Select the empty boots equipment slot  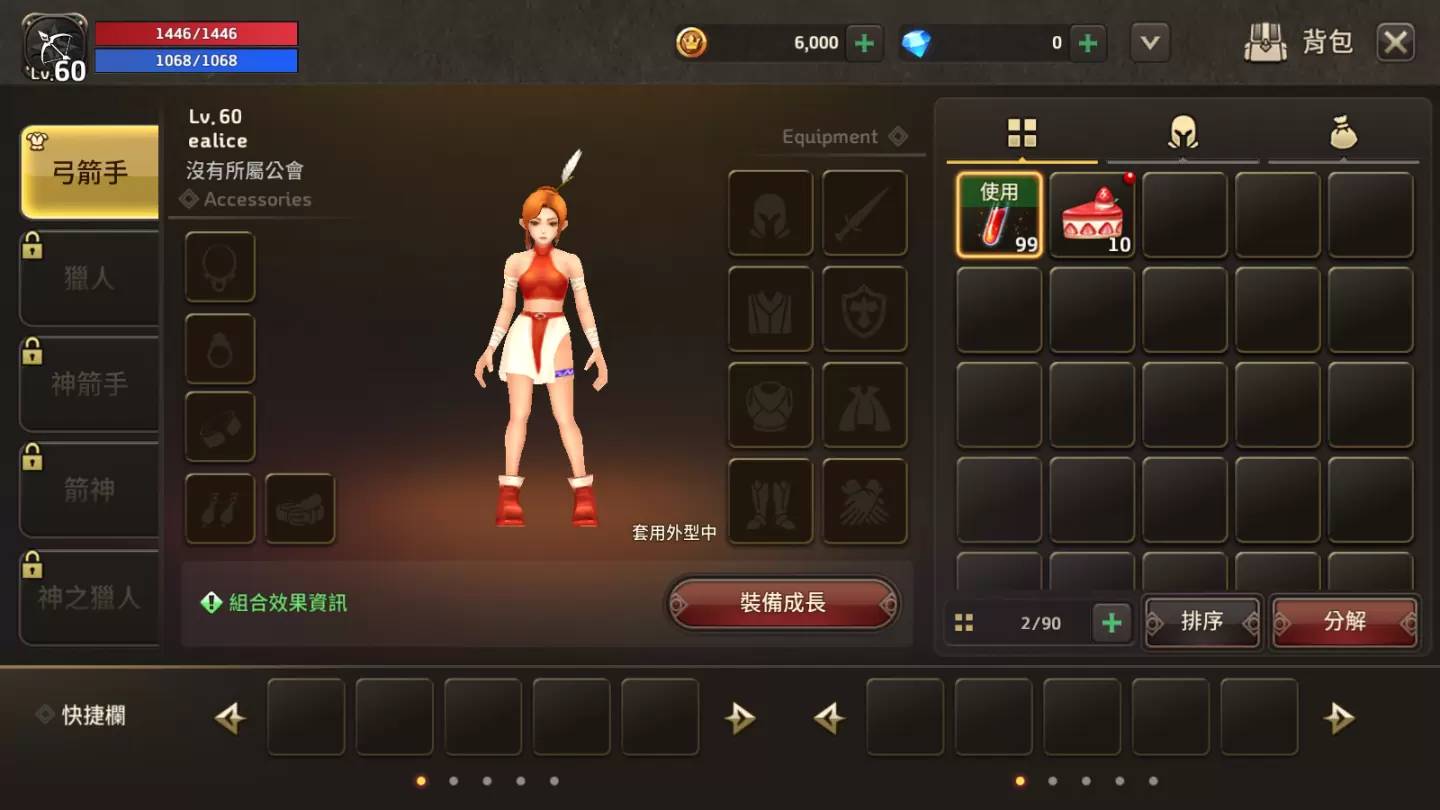[x=770, y=501]
